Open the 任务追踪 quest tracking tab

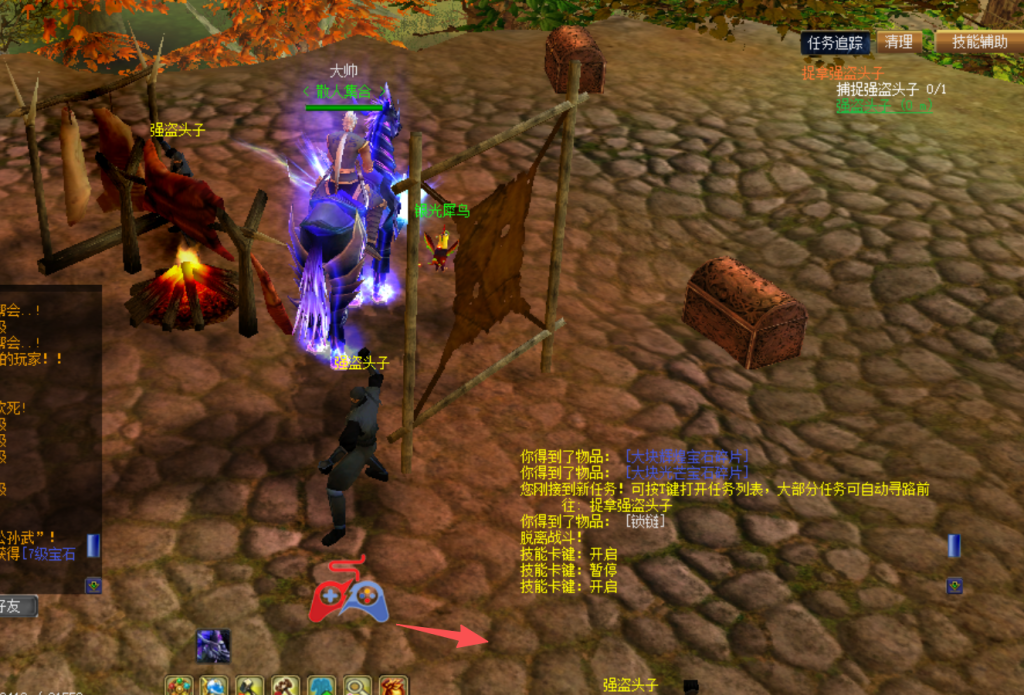pyautogui.click(x=835, y=42)
